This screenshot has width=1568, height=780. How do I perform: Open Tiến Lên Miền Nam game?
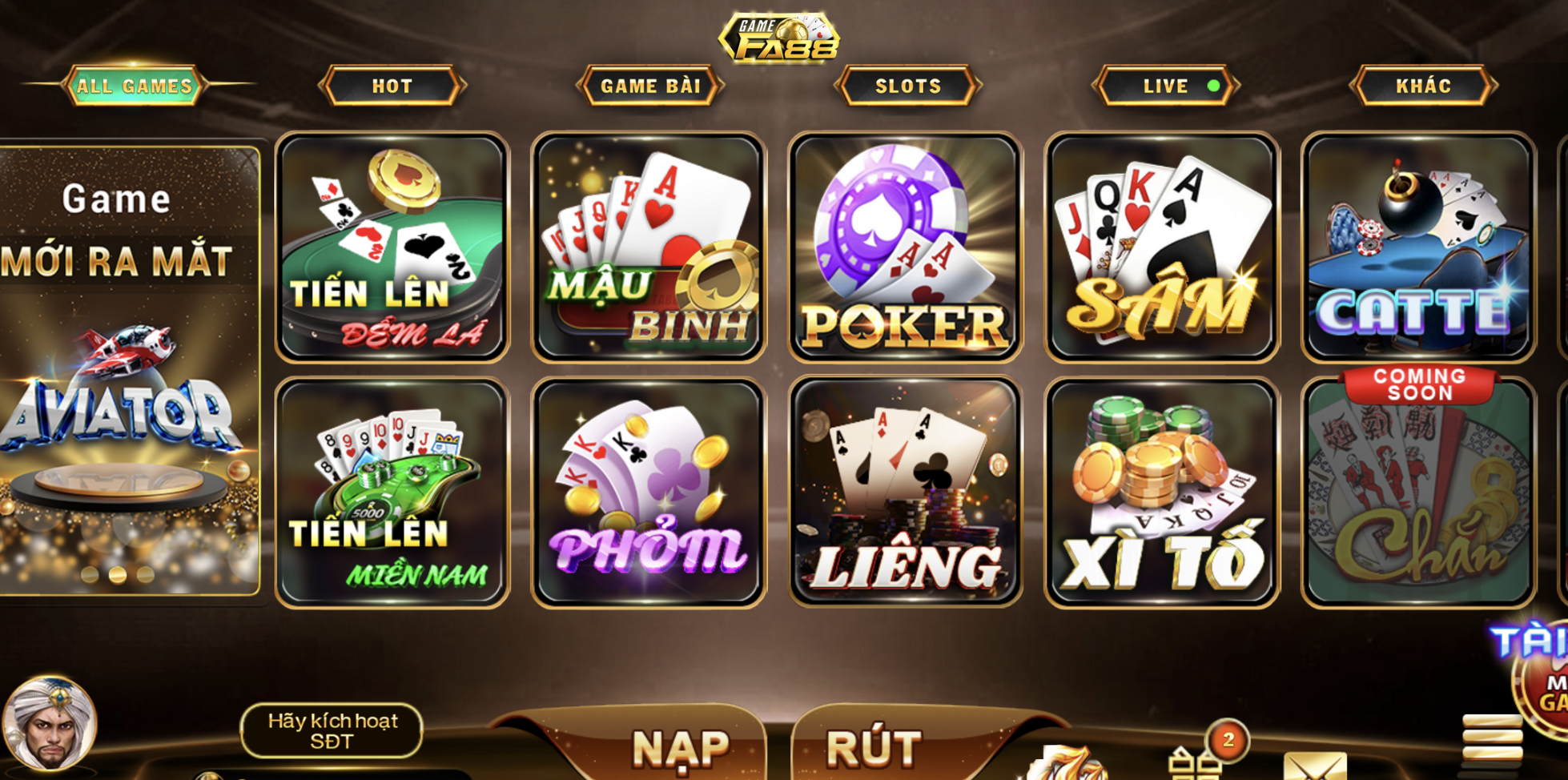click(392, 493)
